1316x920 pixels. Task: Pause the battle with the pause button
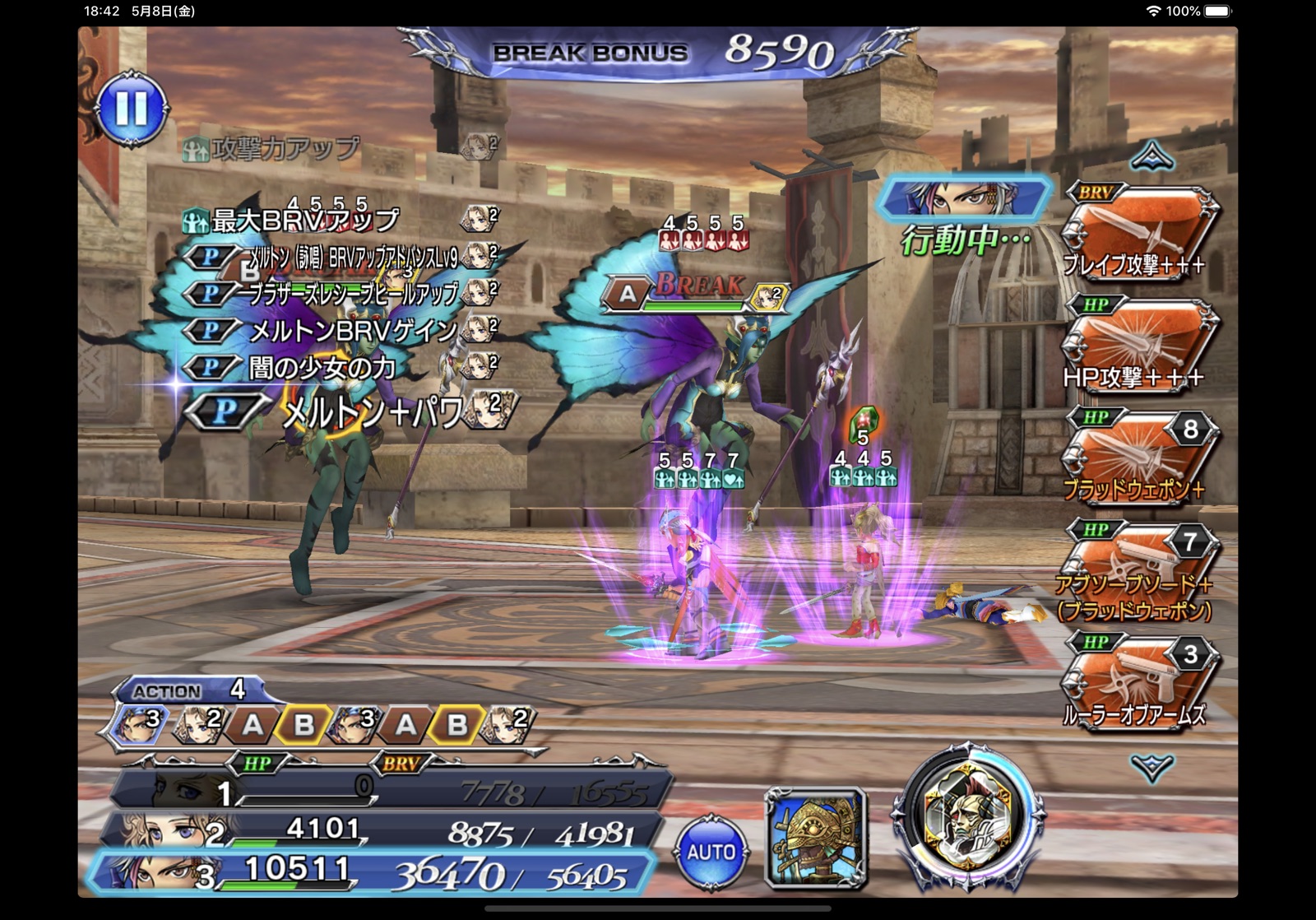click(x=132, y=109)
